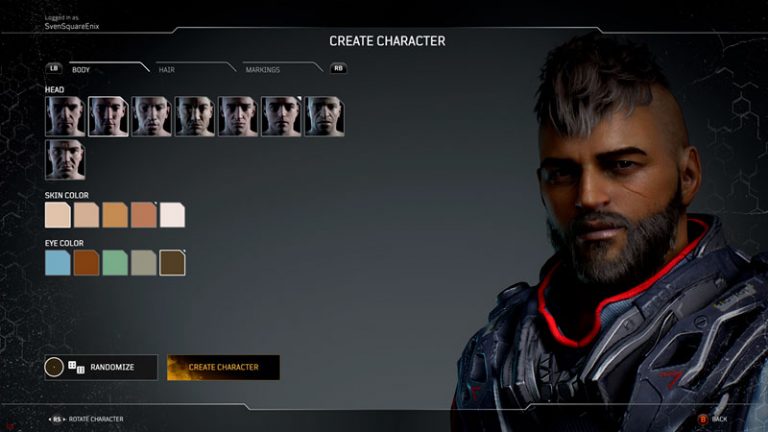This screenshot has width=768, height=432.
Task: Switch to the Hair tab
Action: pos(166,69)
